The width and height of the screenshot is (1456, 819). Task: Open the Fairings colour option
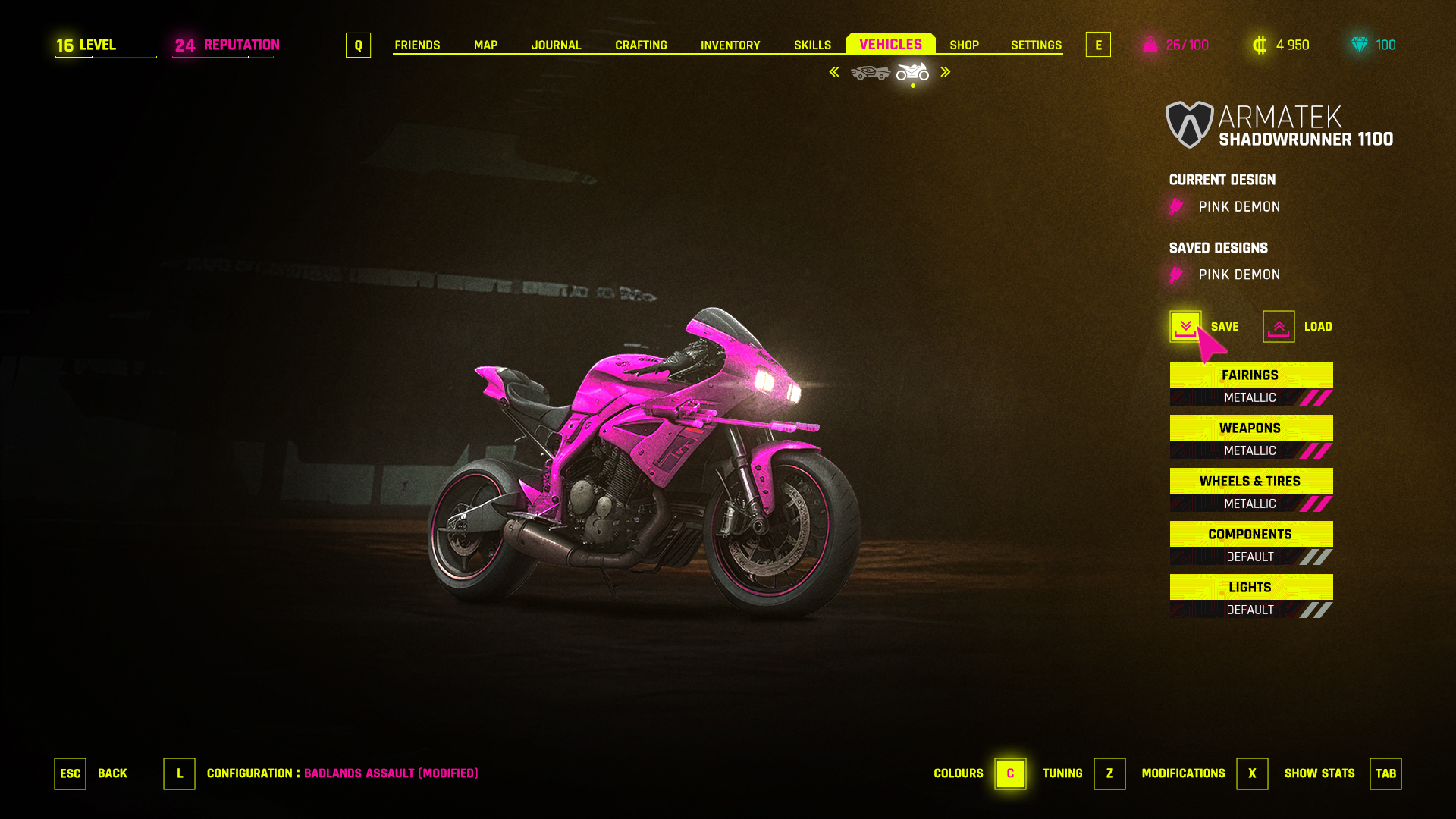(x=1250, y=375)
